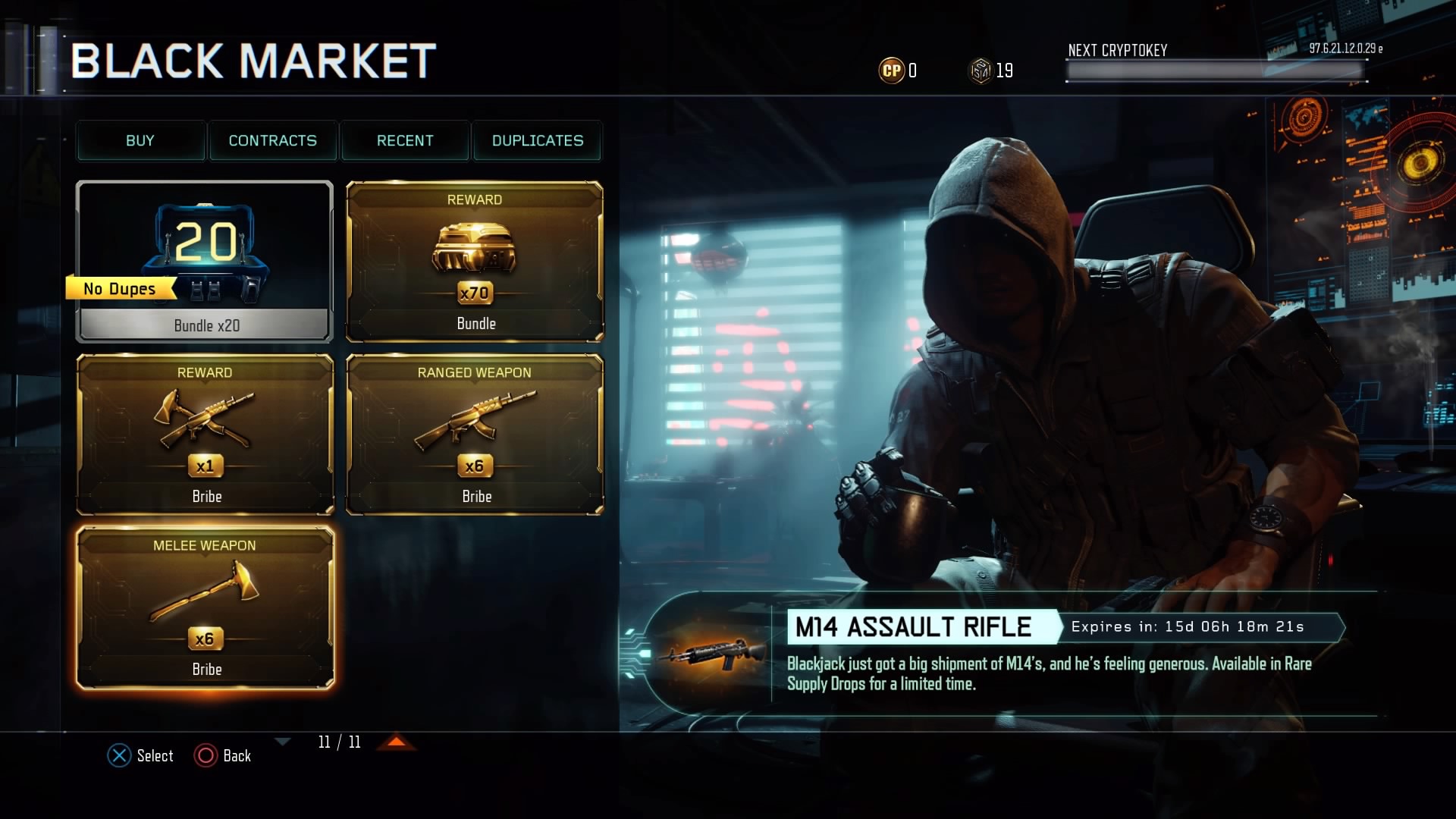The image size is (1456, 819).
Task: Open the M14 Assault Rifle promo banner
Action: coord(986,654)
